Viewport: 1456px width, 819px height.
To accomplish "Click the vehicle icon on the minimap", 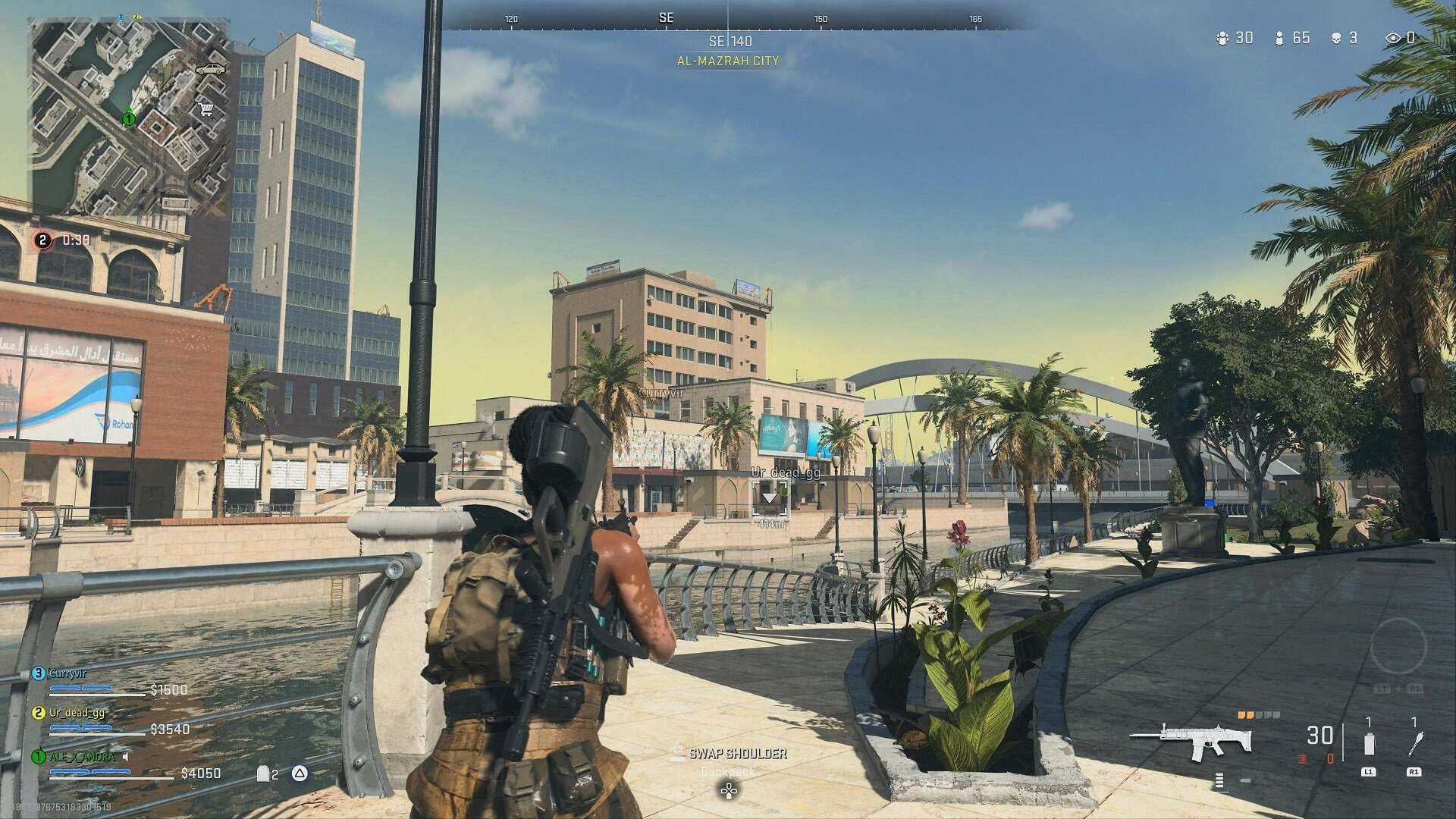I will point(210,69).
